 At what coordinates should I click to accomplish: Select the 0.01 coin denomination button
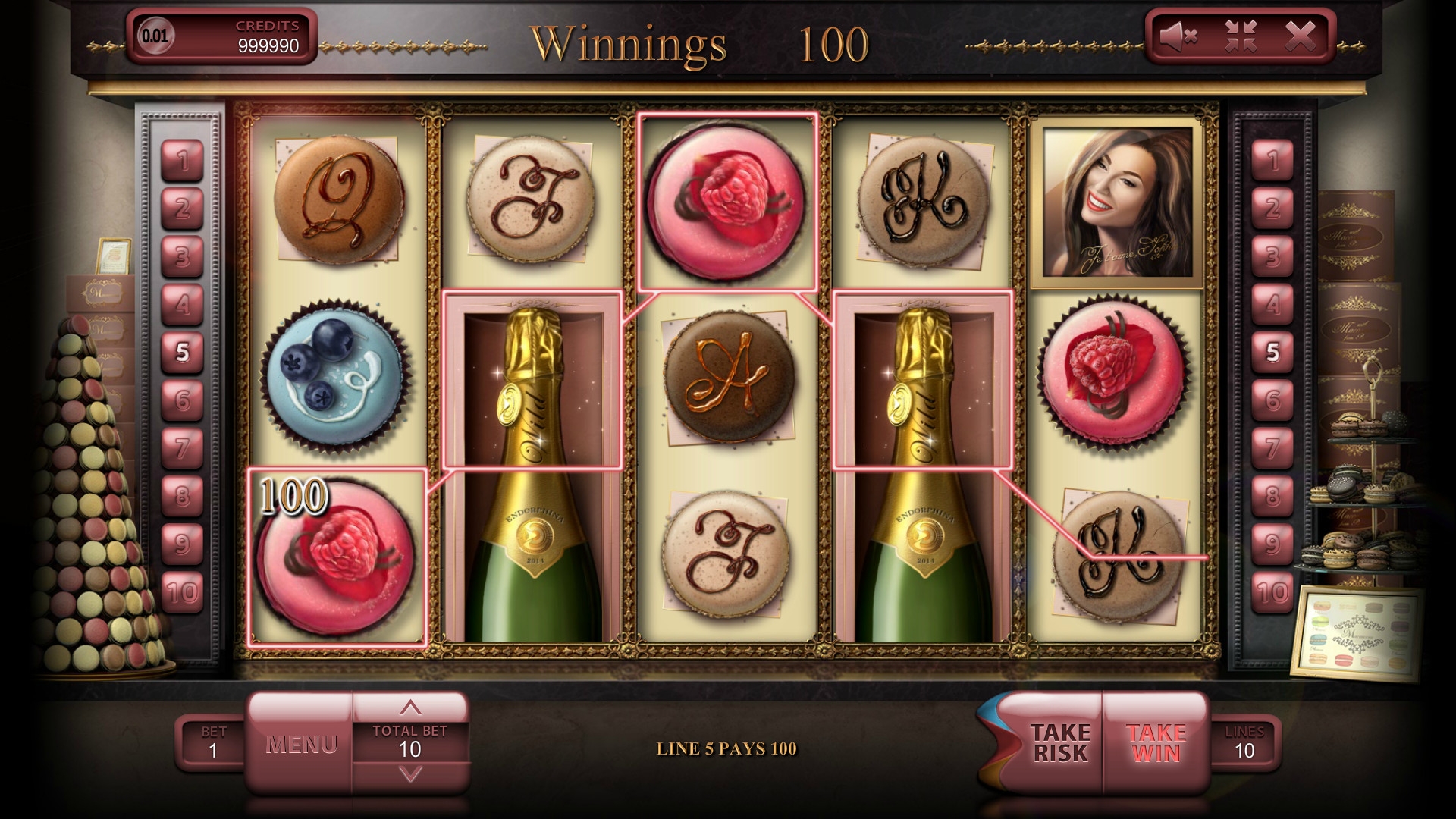click(155, 36)
